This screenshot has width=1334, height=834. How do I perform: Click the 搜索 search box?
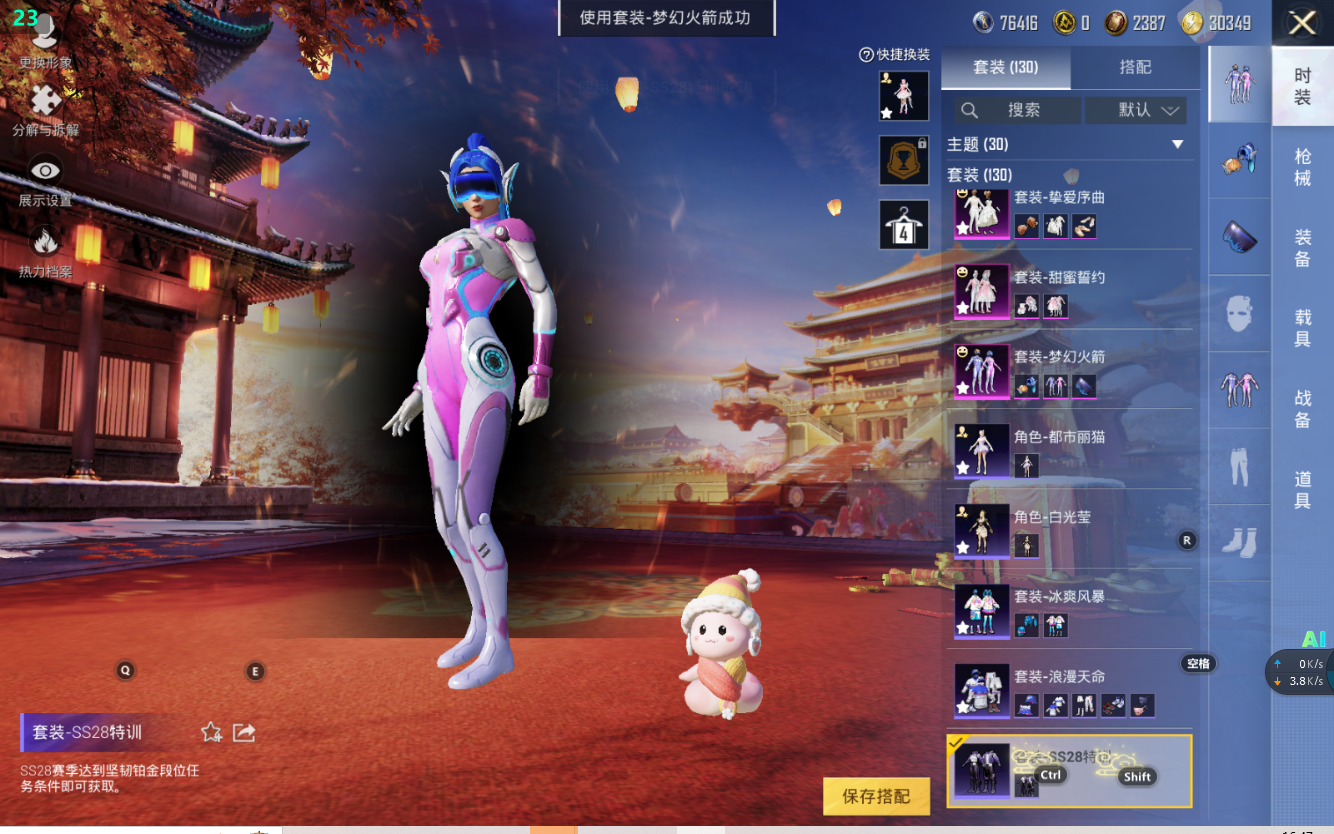pyautogui.click(x=1017, y=110)
